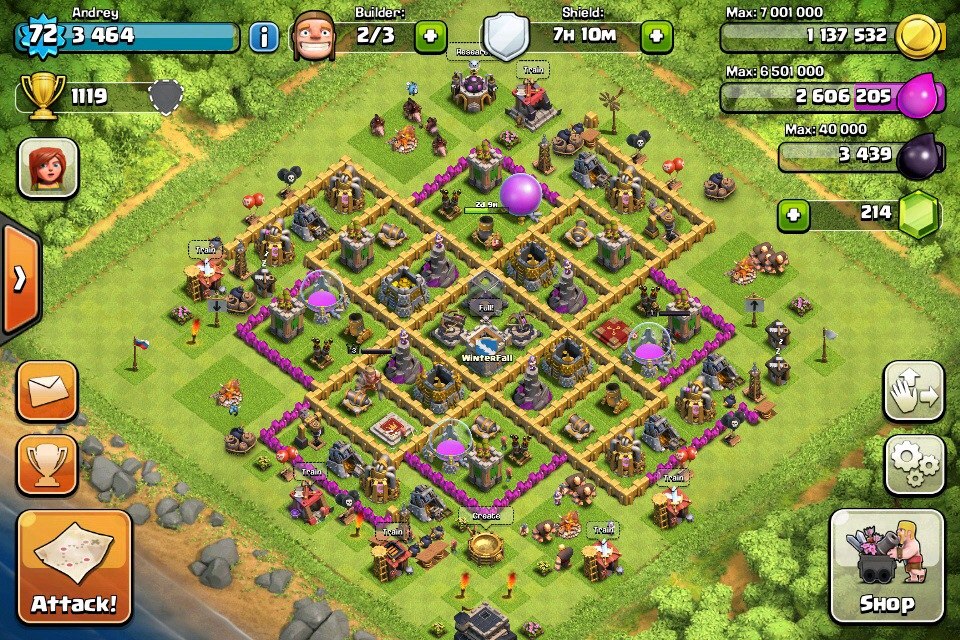This screenshot has width=960, height=640.
Task: Tap the Attack! map button
Action: tap(74, 567)
